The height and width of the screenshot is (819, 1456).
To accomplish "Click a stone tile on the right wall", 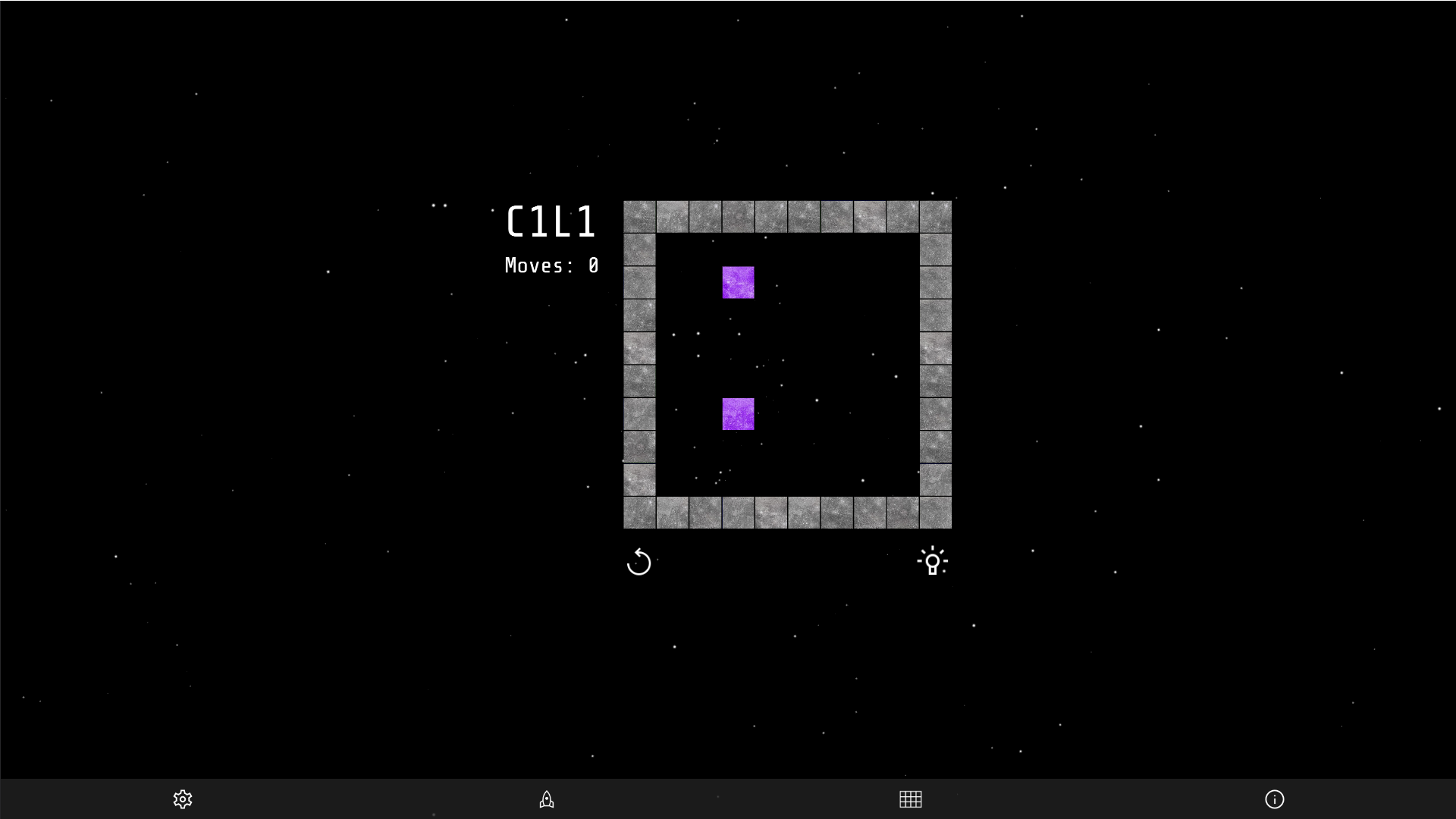I will [x=935, y=349].
